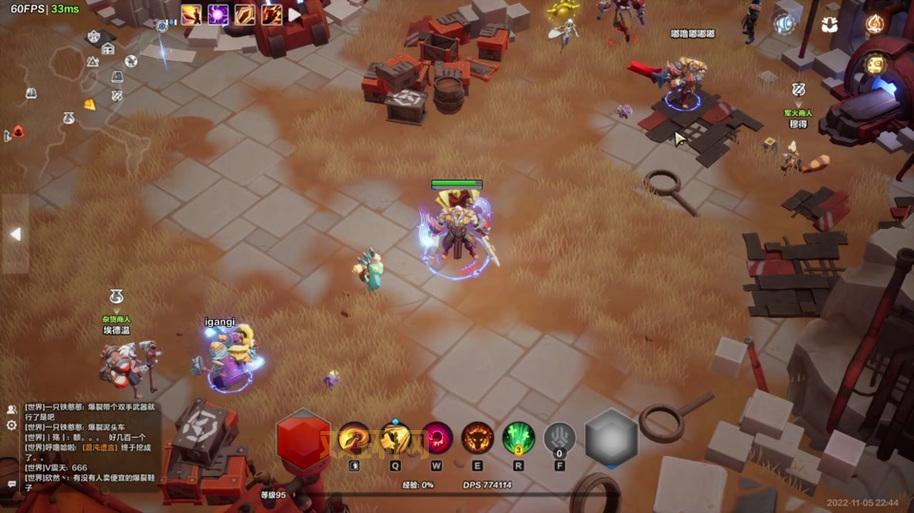914x513 pixels.
Task: Click the red hexagon health orb
Action: point(302,438)
